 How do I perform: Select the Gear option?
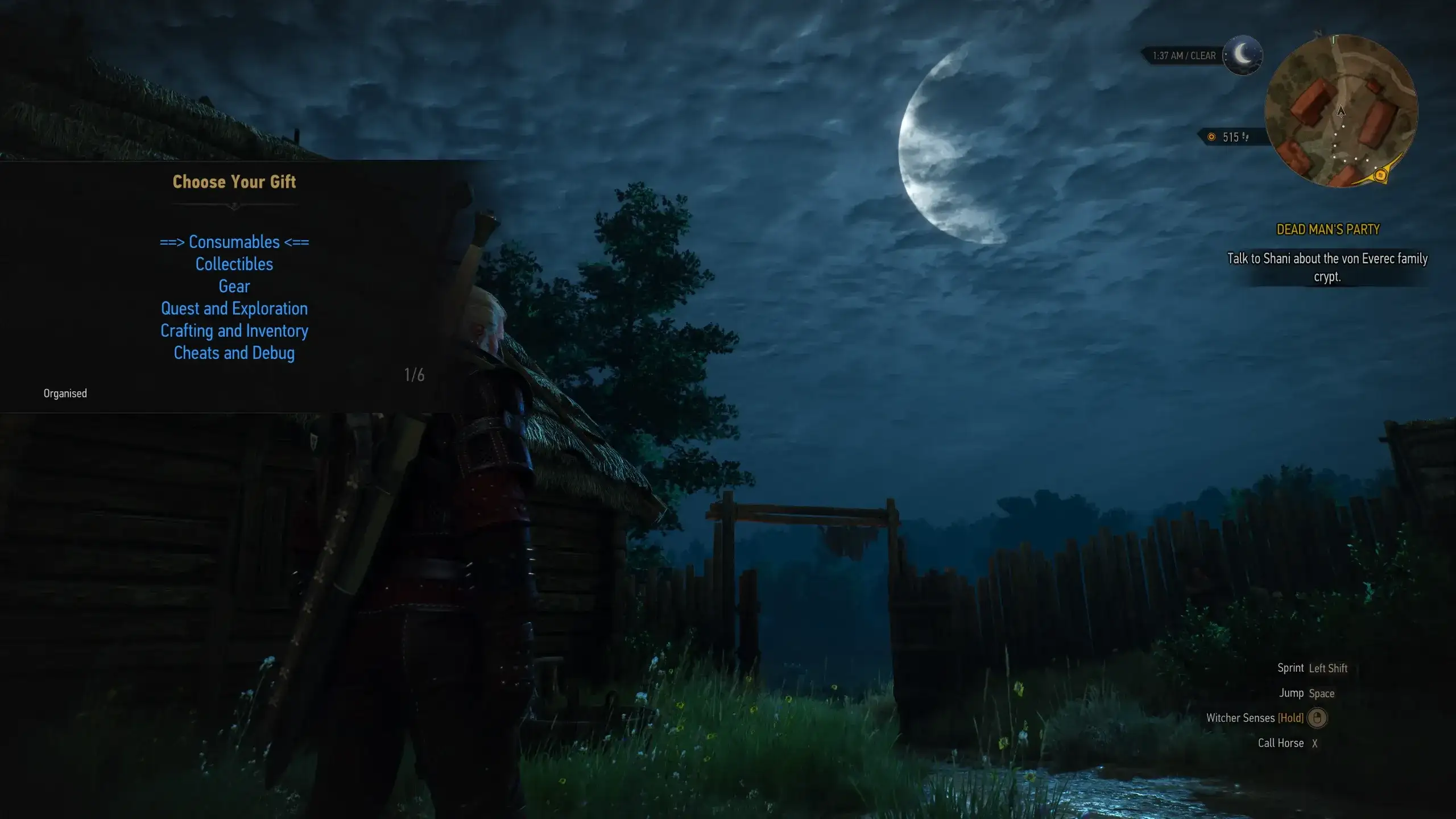(x=234, y=286)
